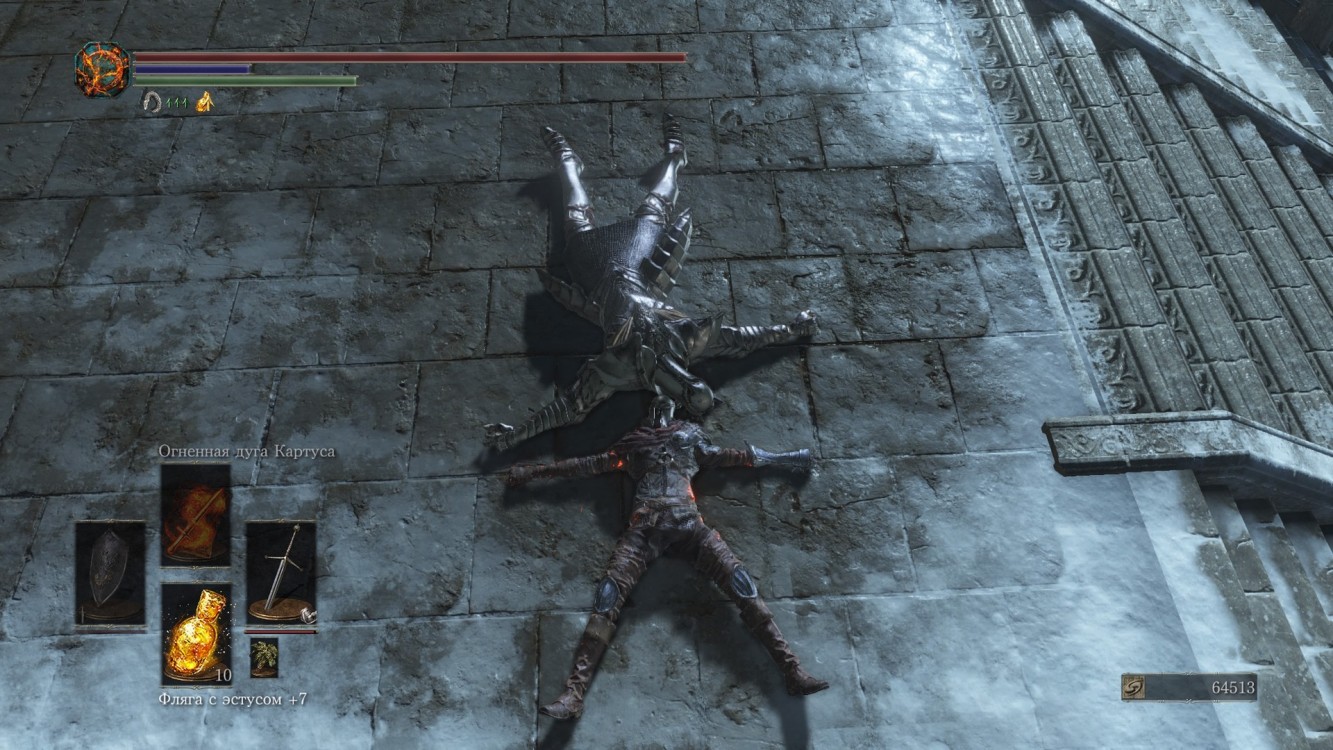This screenshot has width=1333, height=750.
Task: Use the Estus Flask +7 slot
Action: coord(196,634)
